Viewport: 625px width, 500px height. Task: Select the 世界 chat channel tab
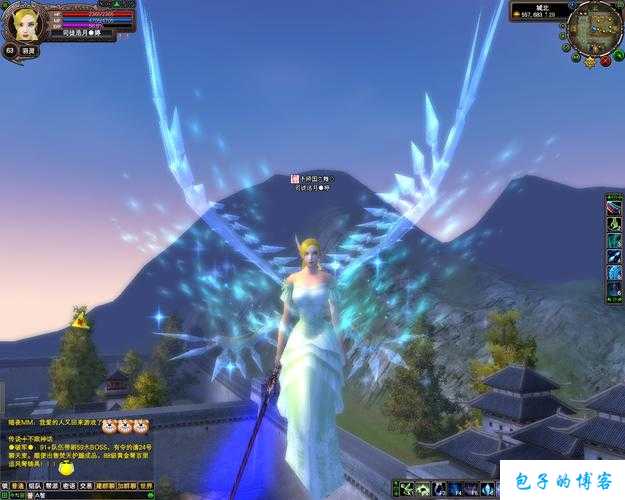tap(146, 485)
